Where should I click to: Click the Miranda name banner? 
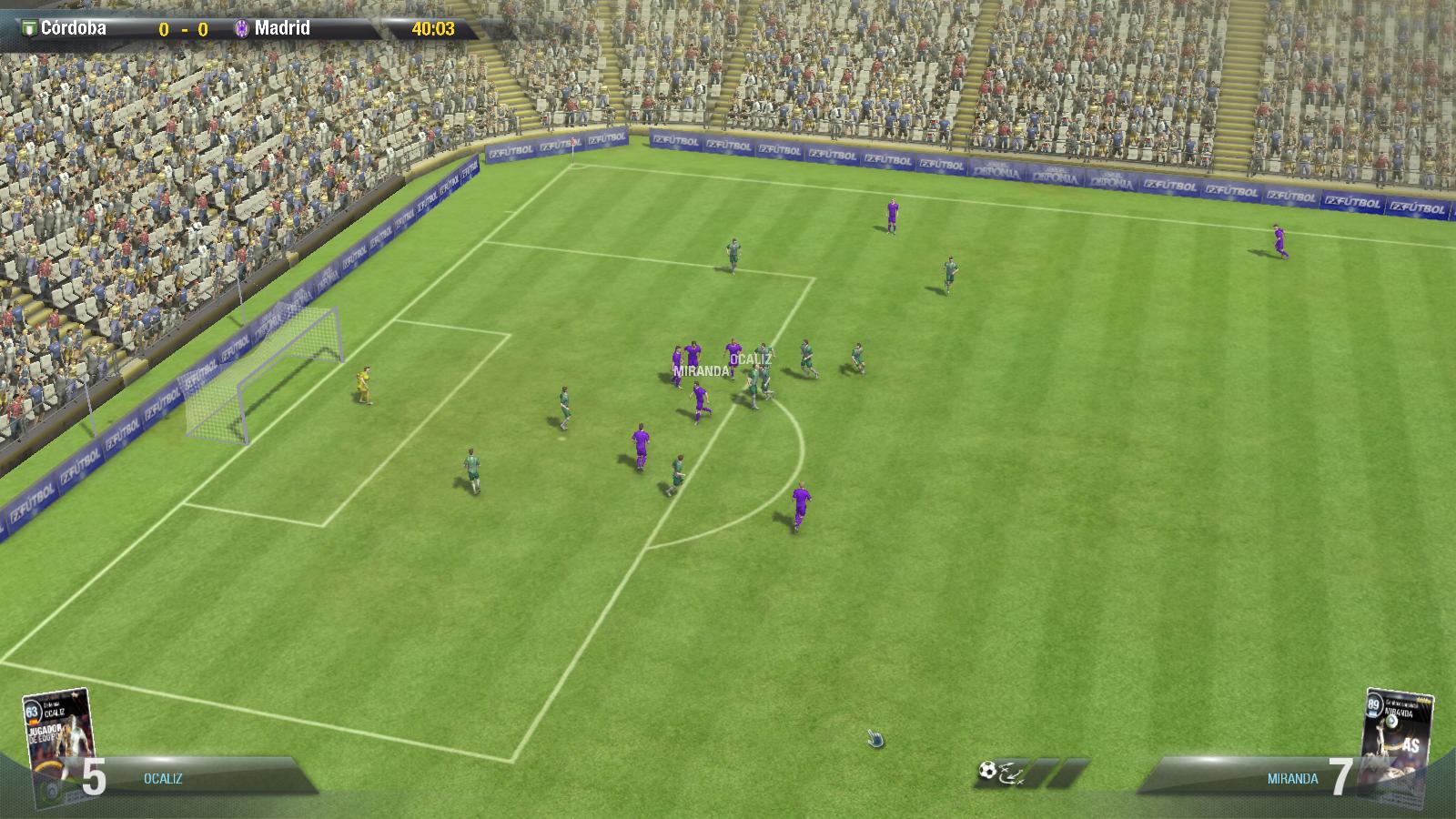[1292, 779]
